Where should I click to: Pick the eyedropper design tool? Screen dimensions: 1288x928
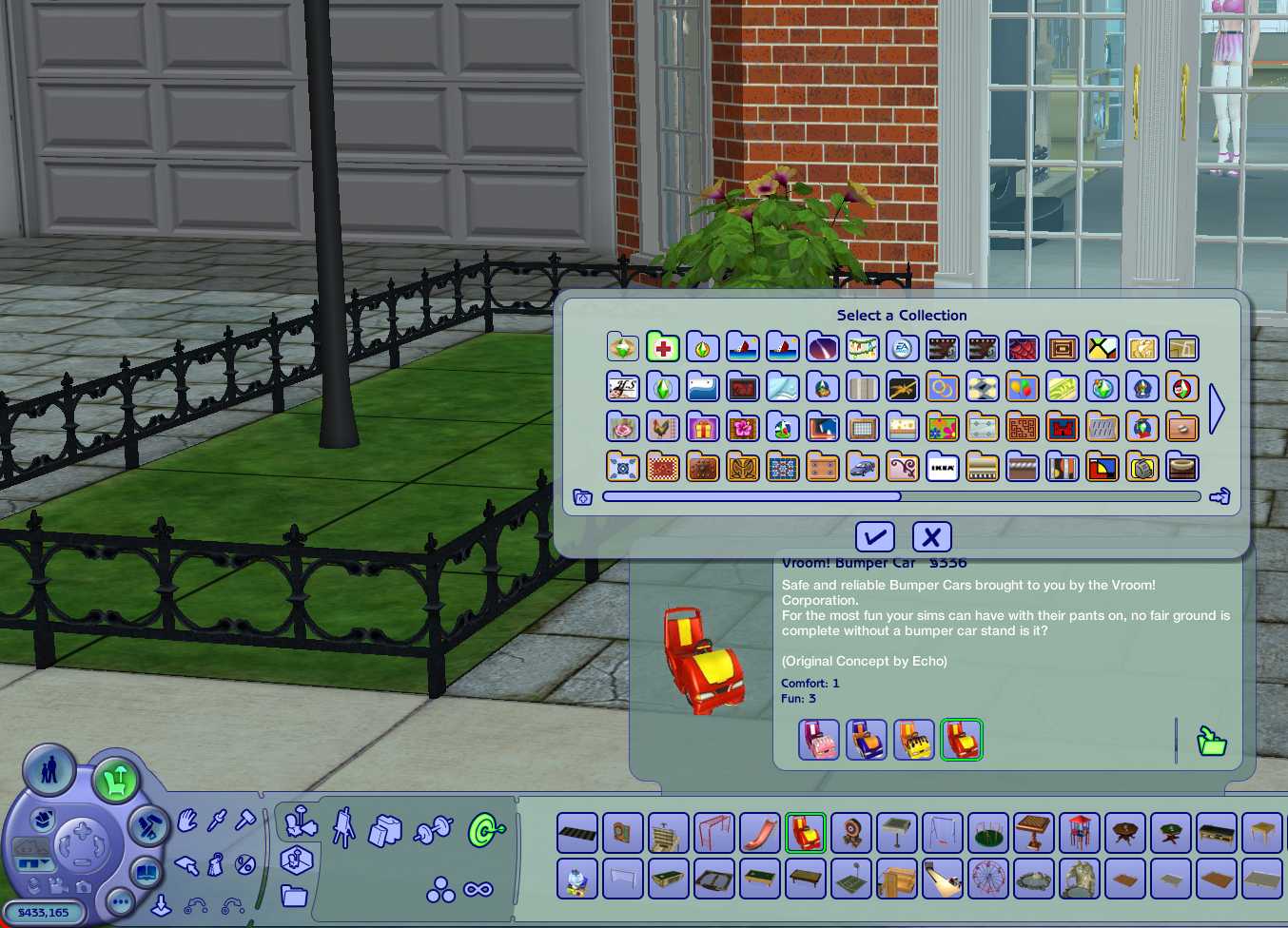215,820
